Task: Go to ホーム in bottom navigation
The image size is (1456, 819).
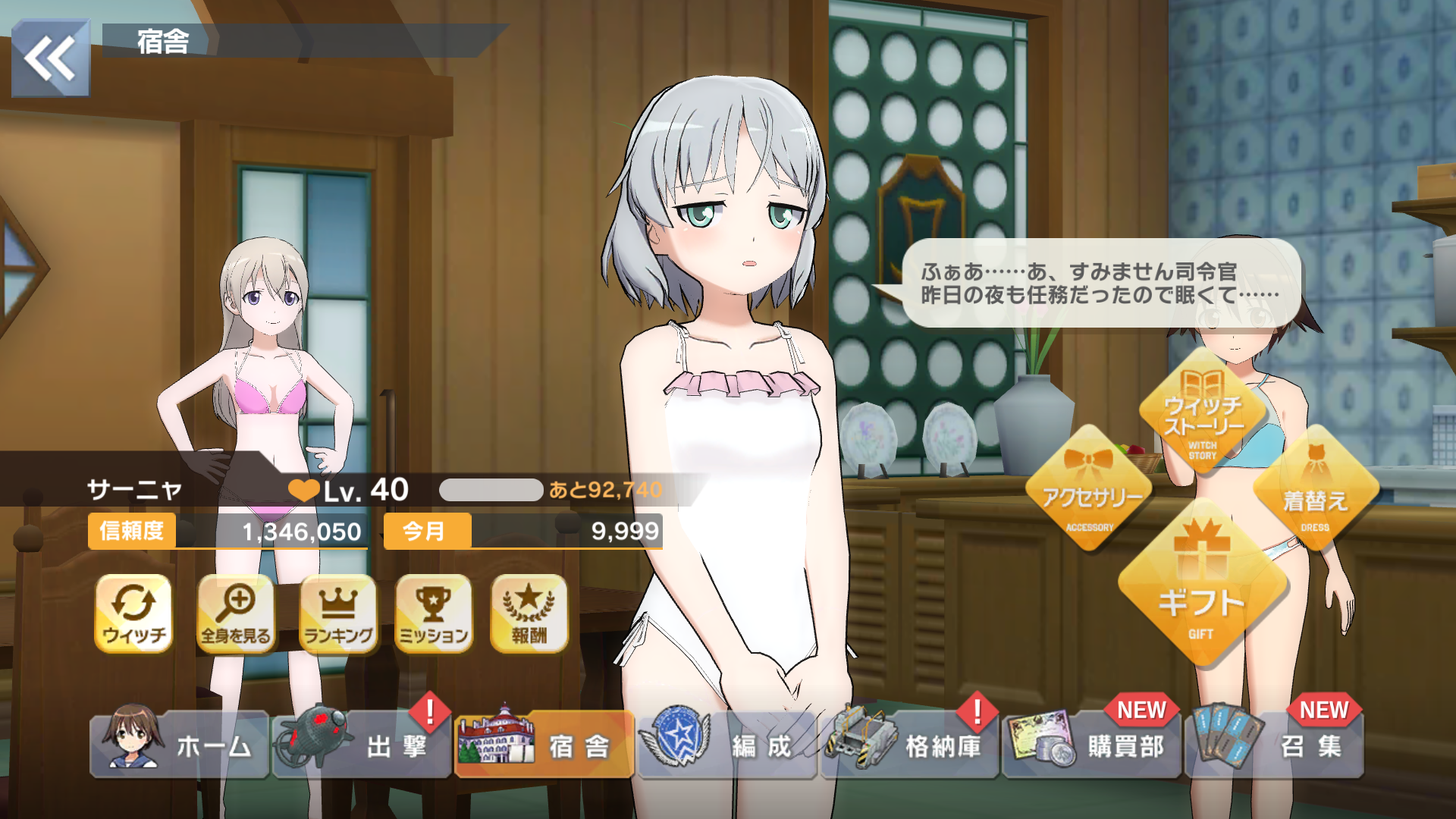Action: click(180, 745)
